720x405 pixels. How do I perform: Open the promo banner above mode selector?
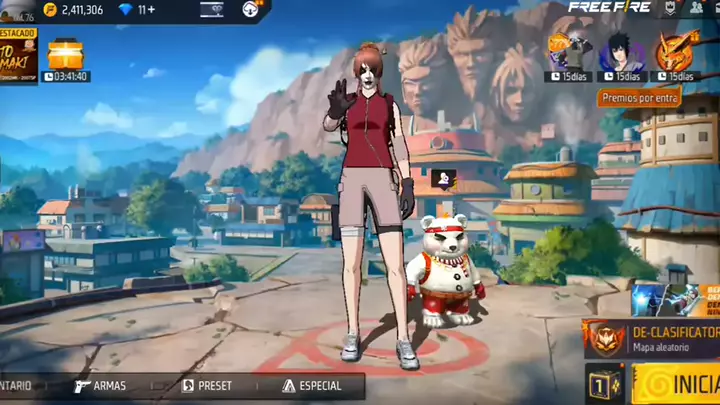(x=670, y=298)
